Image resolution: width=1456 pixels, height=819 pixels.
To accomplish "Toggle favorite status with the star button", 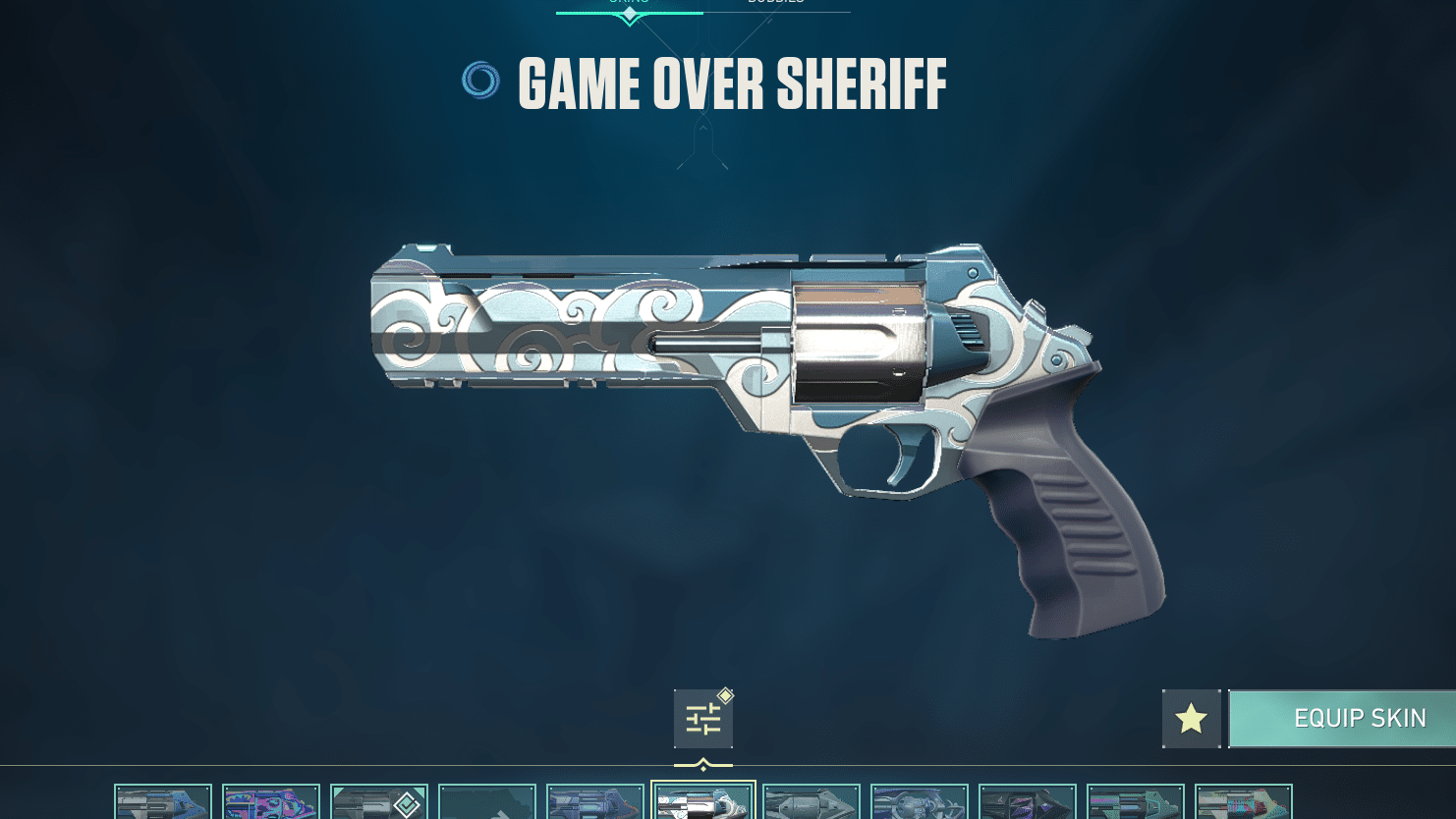I will (x=1191, y=718).
